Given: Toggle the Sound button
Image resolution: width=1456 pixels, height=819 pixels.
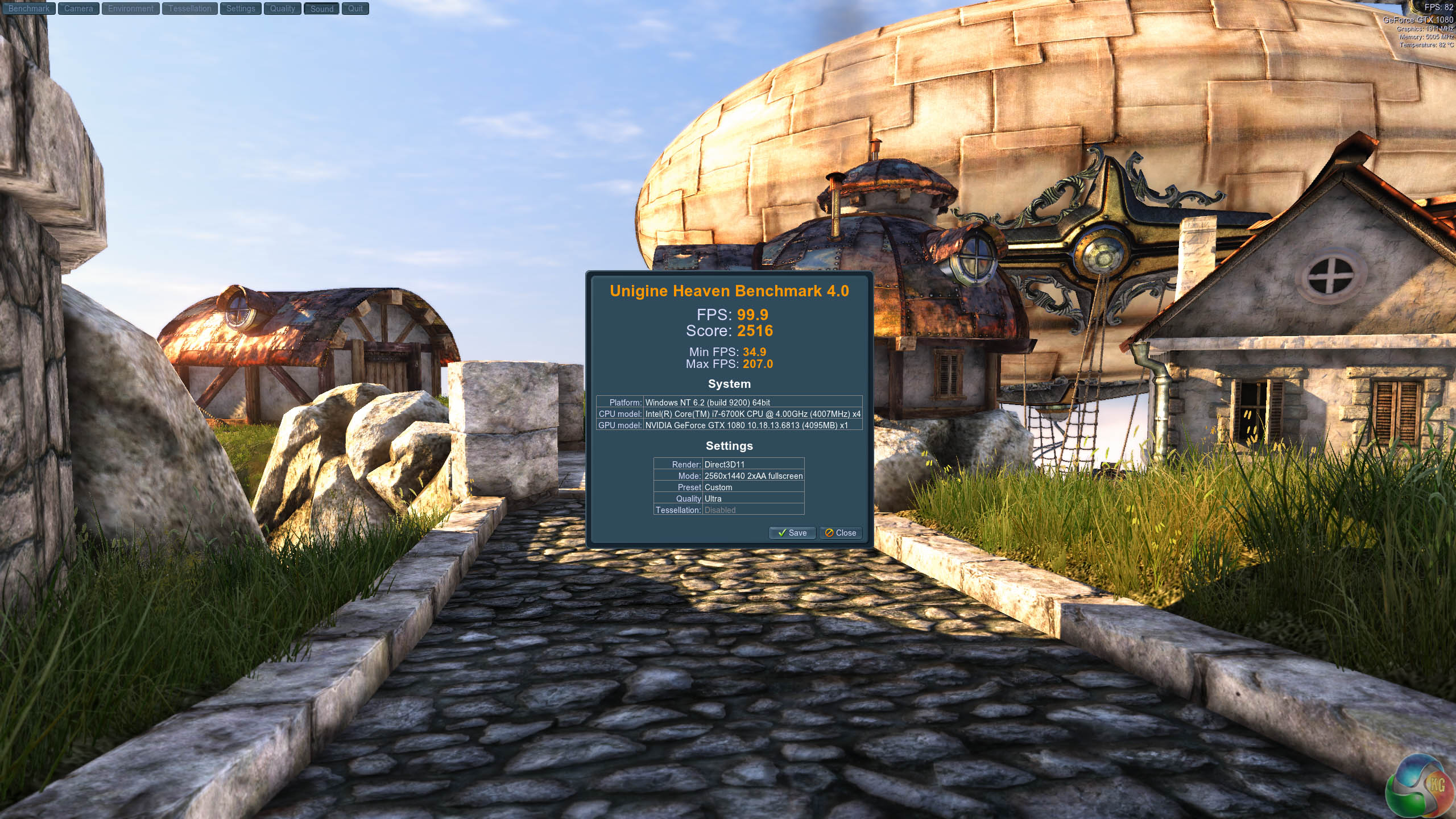Looking at the screenshot, I should [321, 9].
